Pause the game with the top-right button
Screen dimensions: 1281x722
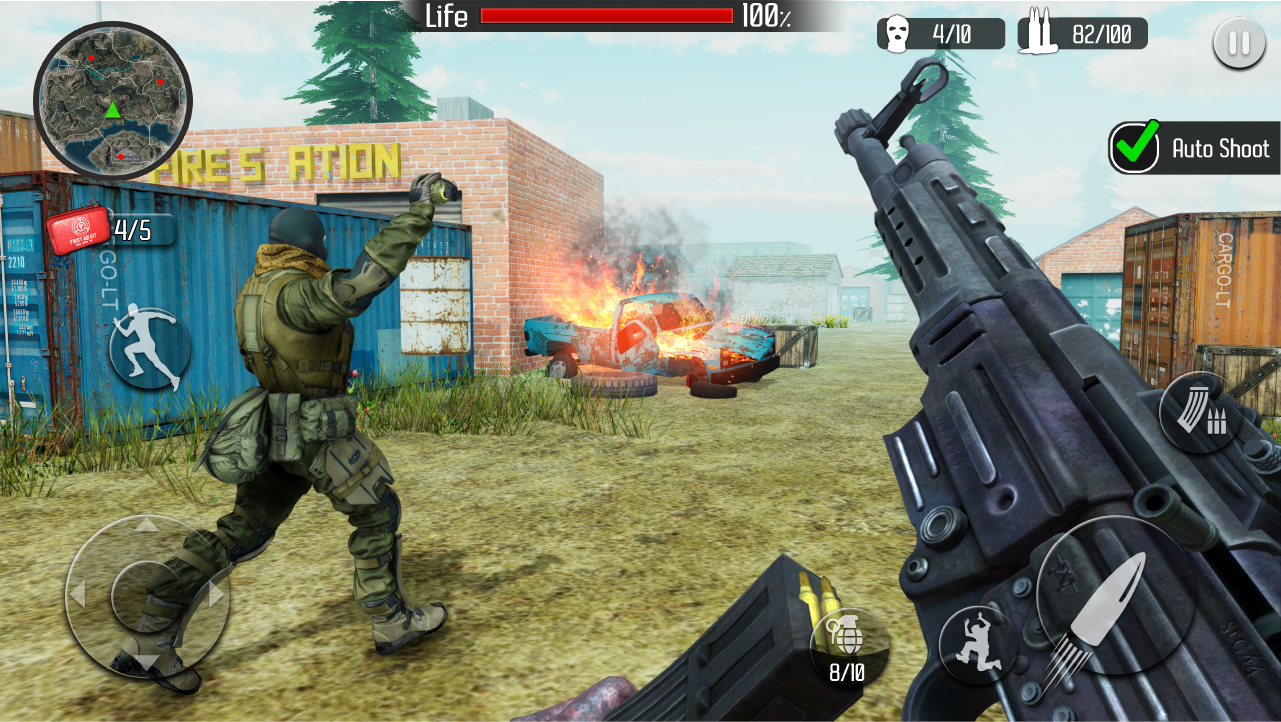point(1238,42)
